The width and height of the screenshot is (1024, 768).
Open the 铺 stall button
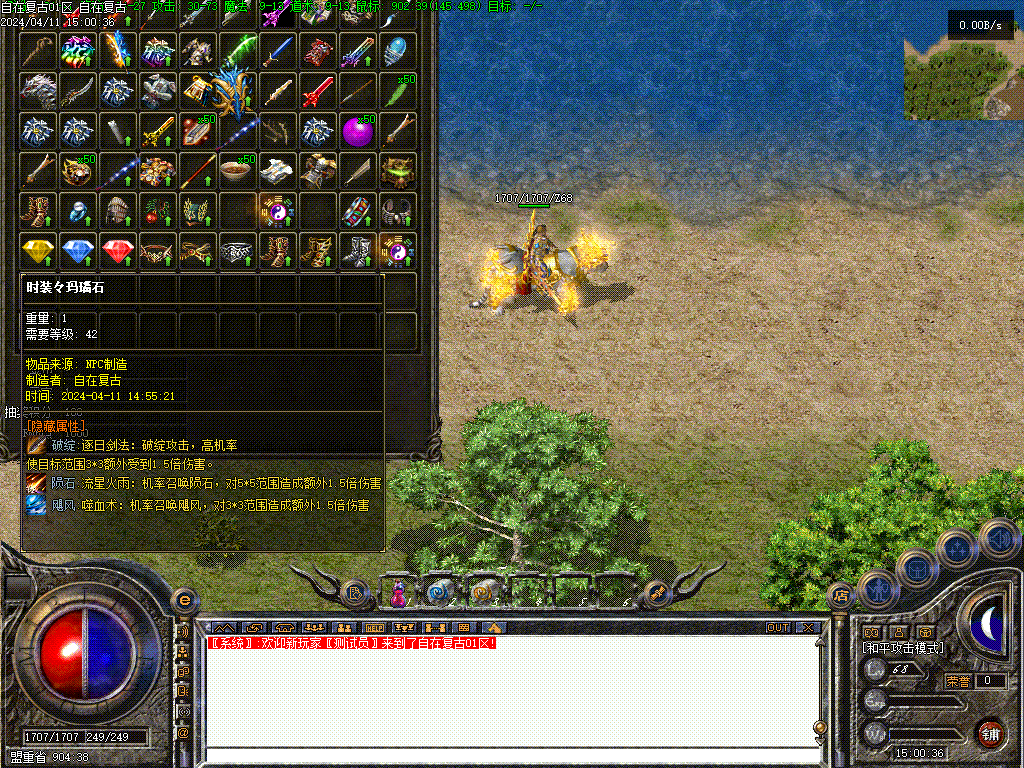click(990, 733)
